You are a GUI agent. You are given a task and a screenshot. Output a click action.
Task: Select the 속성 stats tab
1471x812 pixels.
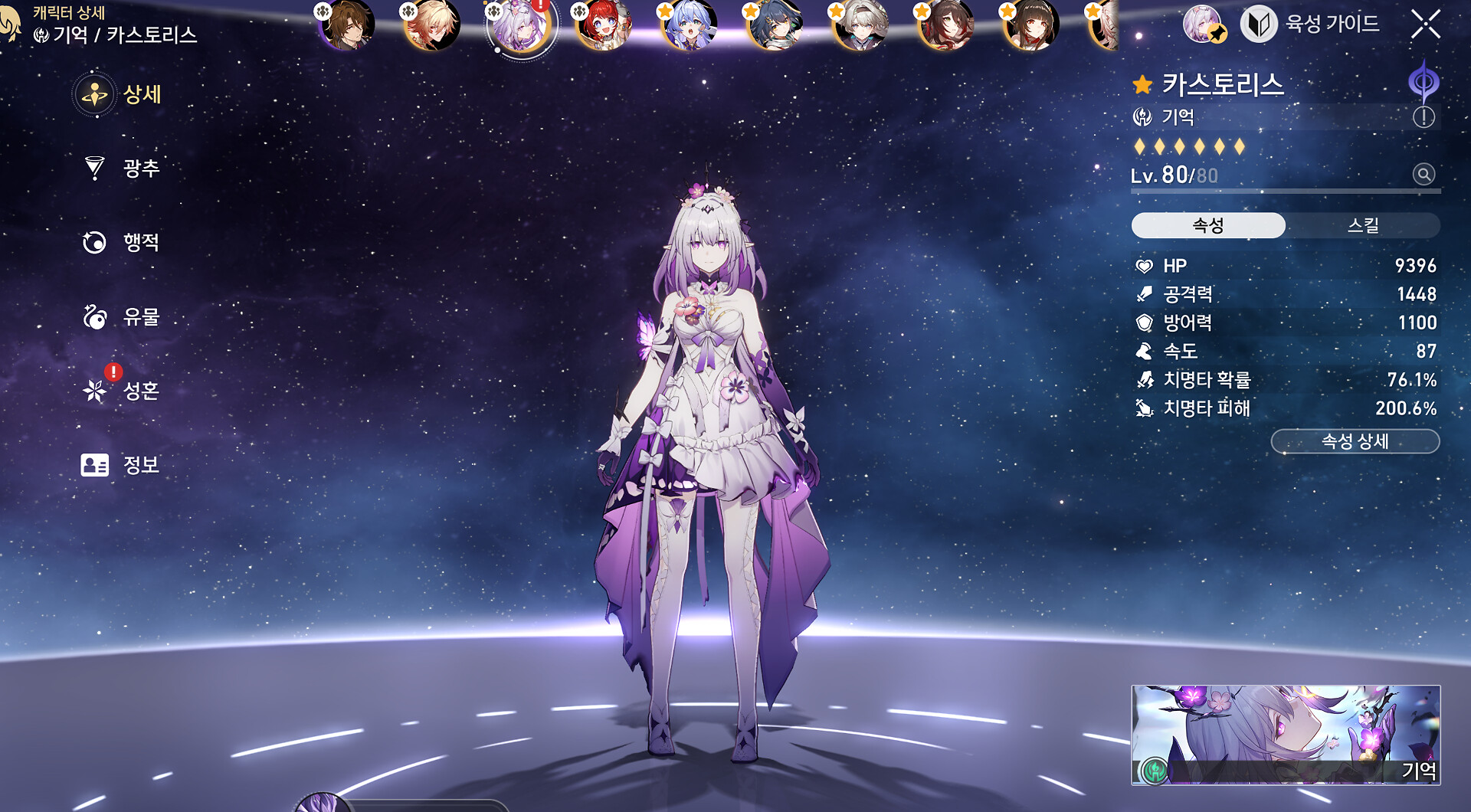(1208, 225)
